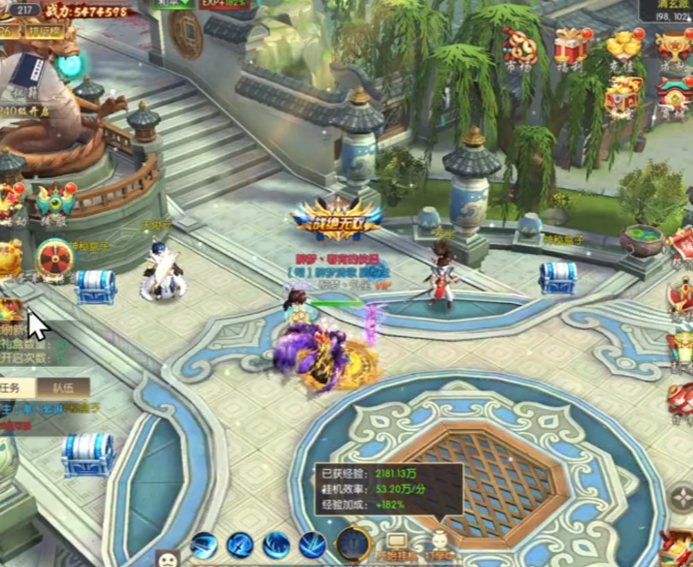The height and width of the screenshot is (567, 693).
Task: Activate the fourth blue strike skill
Action: click(312, 546)
